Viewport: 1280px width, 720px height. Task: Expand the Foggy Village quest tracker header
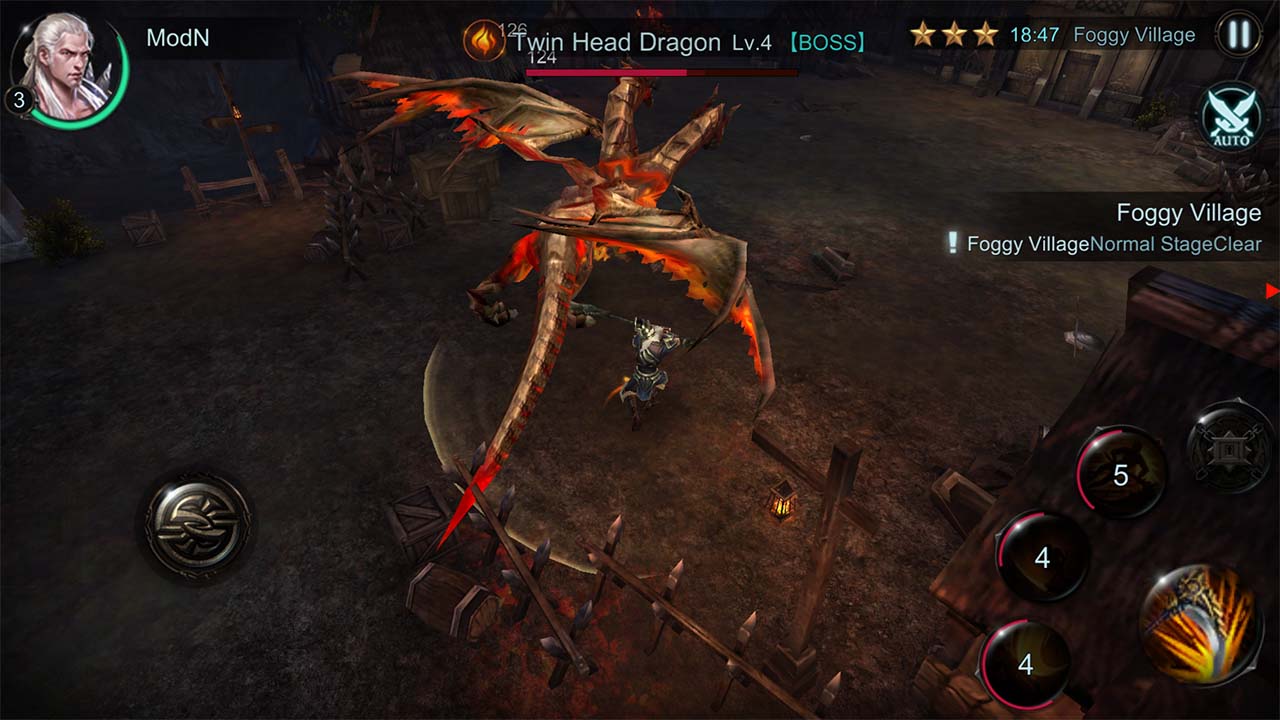pyautogui.click(x=1188, y=212)
